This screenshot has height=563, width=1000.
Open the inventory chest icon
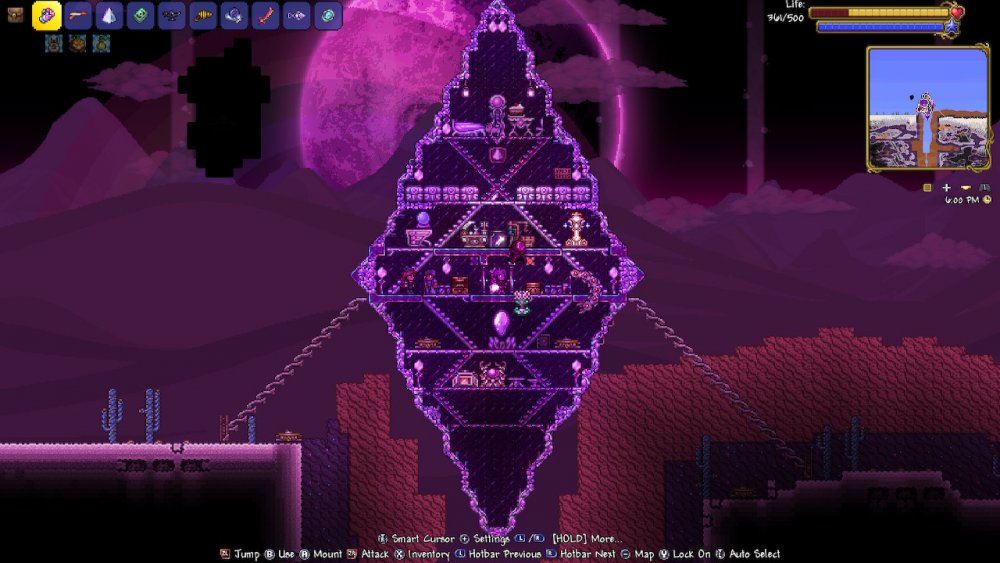tap(15, 16)
